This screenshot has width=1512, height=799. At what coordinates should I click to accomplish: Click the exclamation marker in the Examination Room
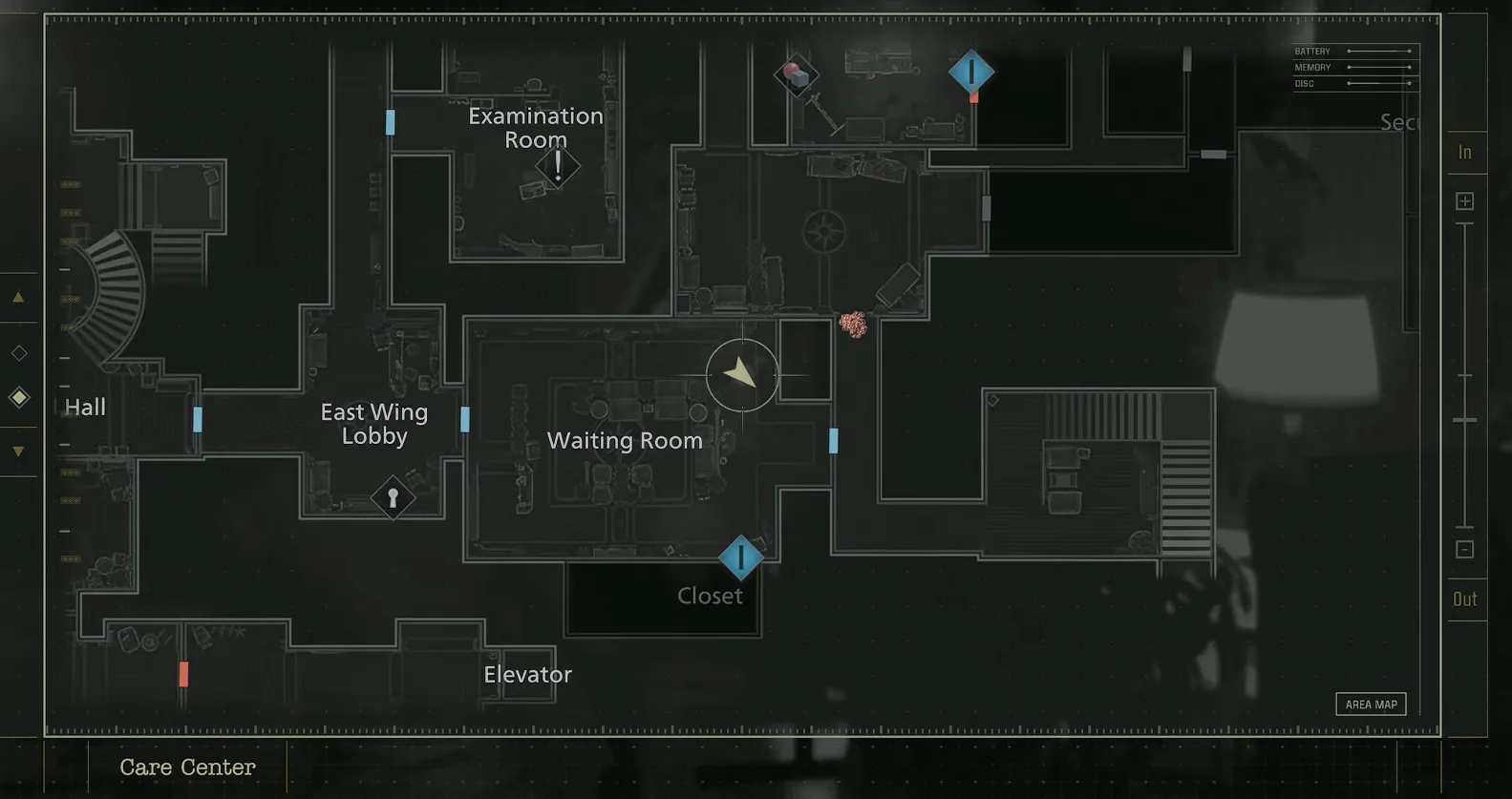pyautogui.click(x=556, y=169)
